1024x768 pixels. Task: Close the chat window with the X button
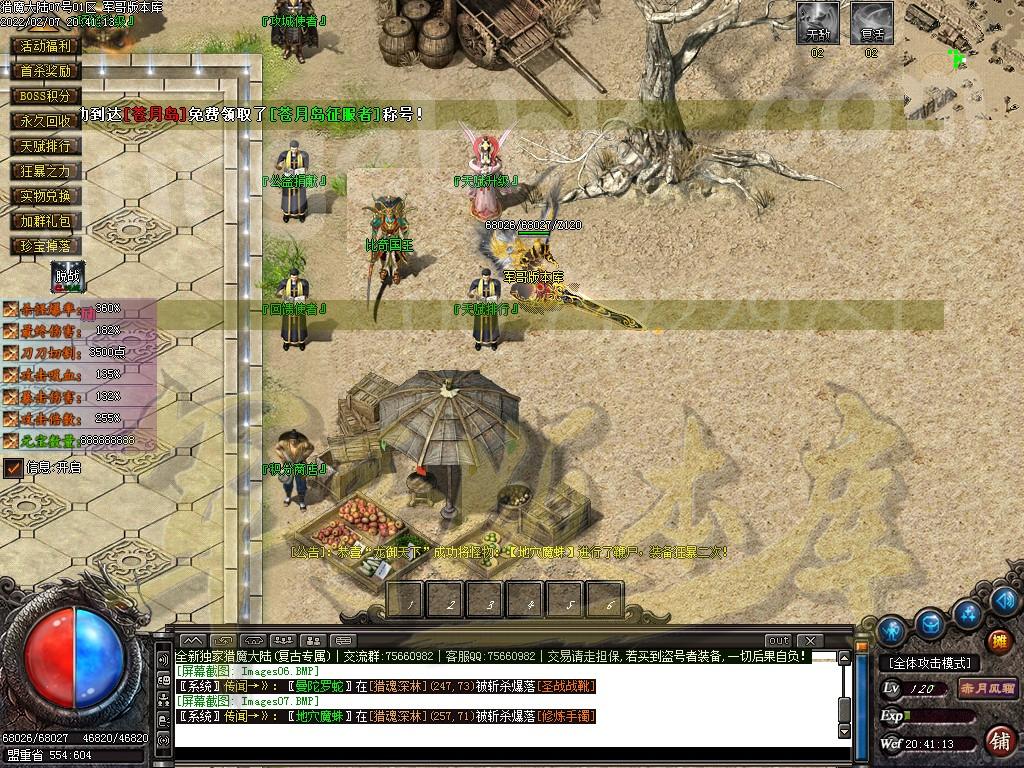pyautogui.click(x=809, y=640)
